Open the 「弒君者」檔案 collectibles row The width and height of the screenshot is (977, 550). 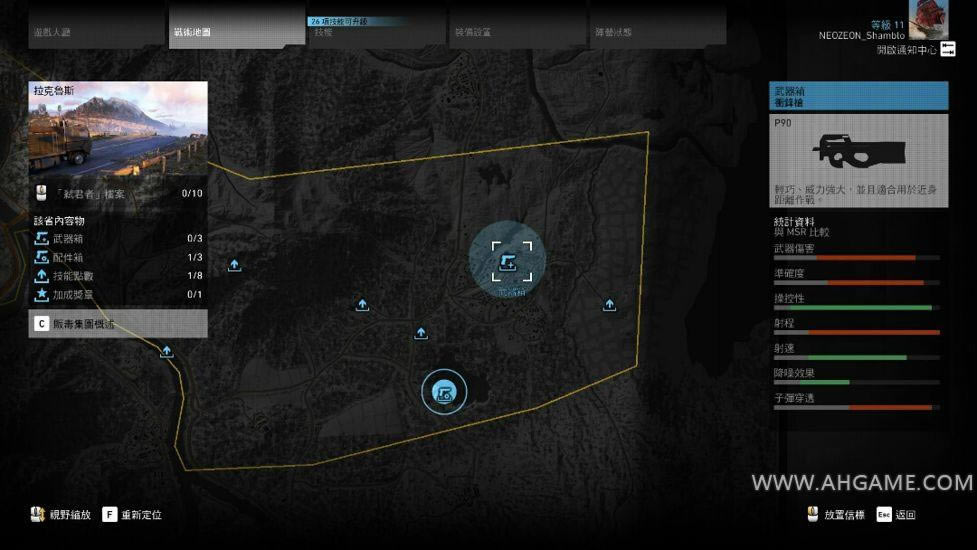(x=118, y=193)
